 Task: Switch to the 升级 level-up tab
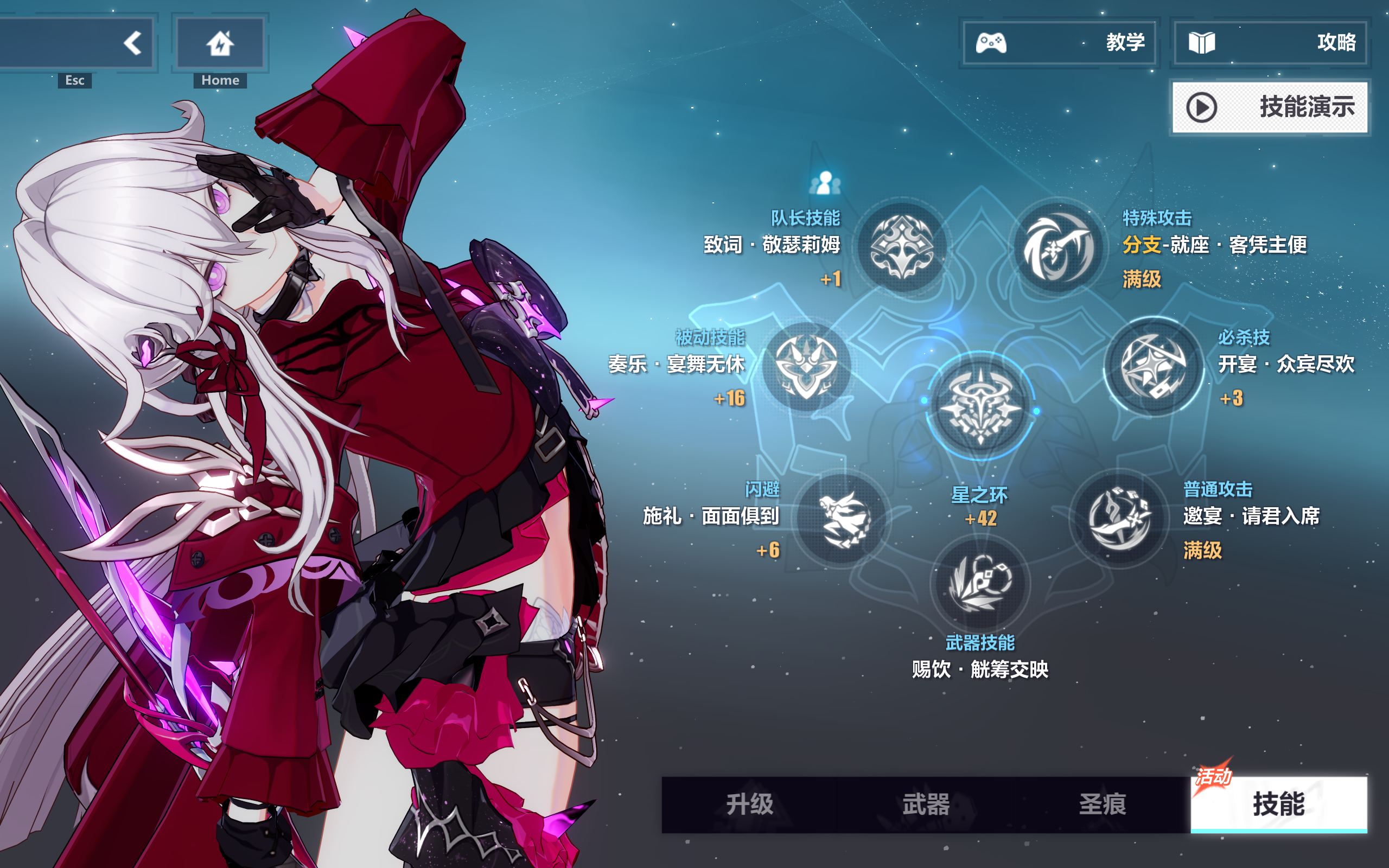tap(750, 805)
